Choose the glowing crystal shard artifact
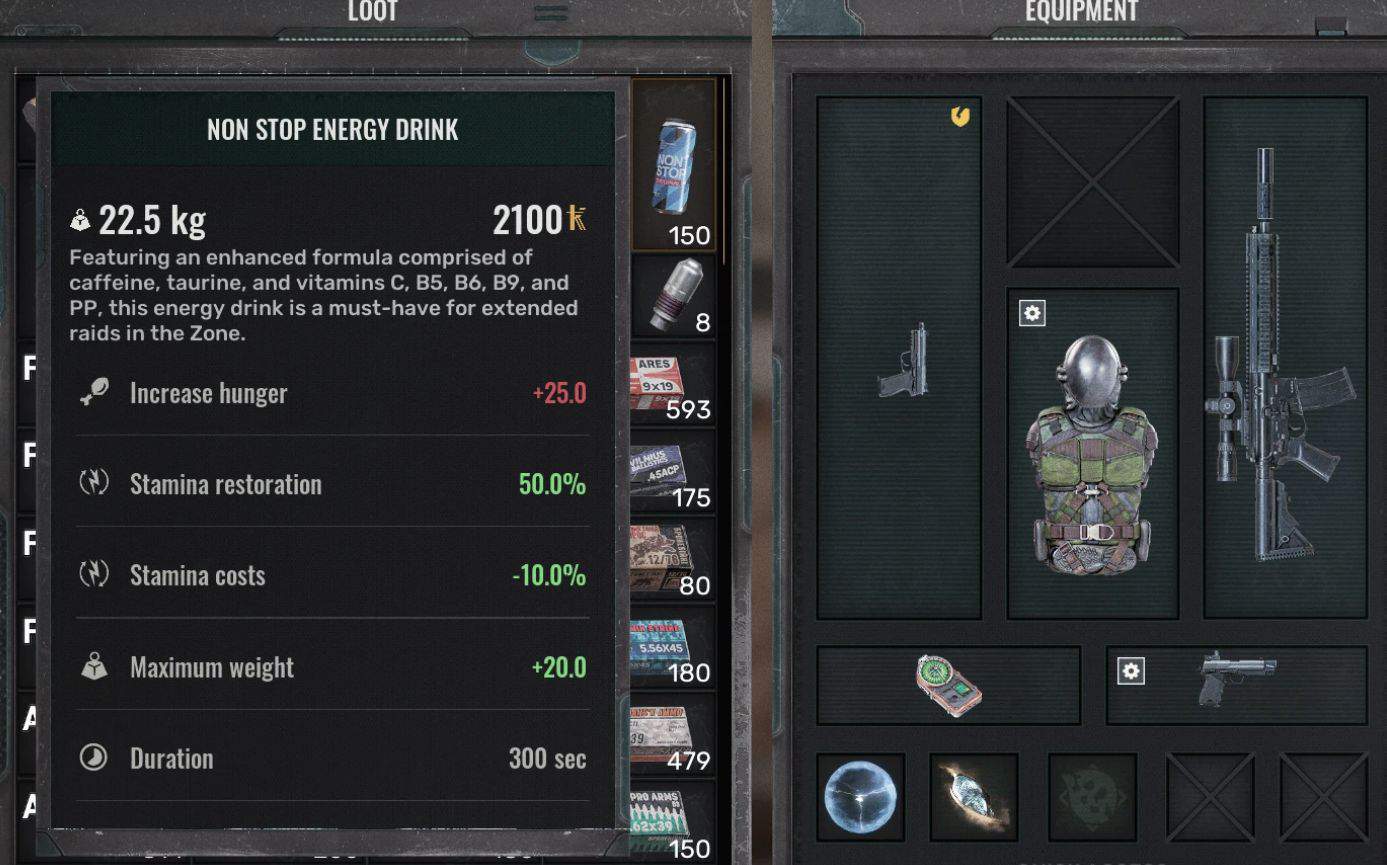 pyautogui.click(x=974, y=797)
